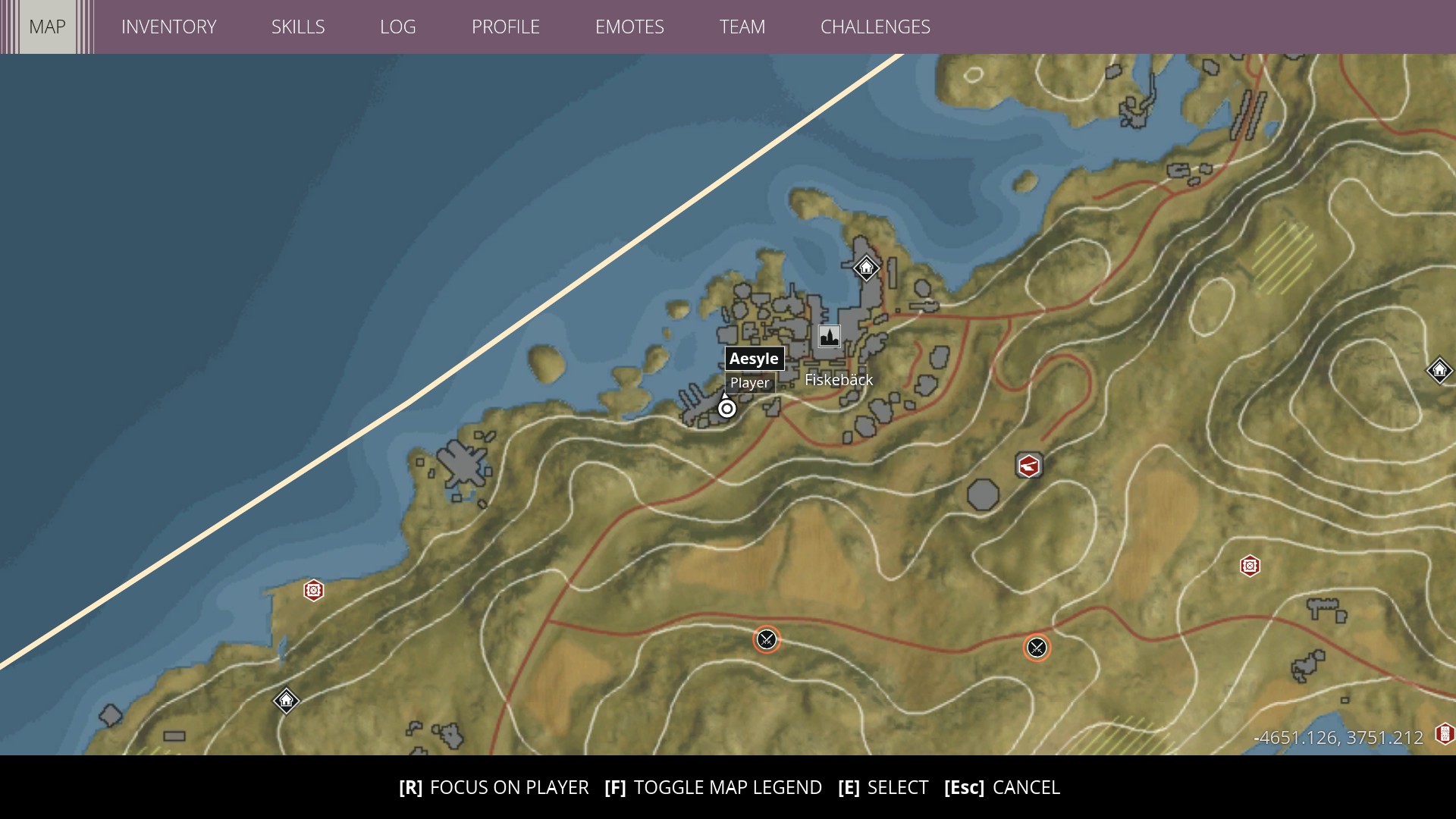Click the outpost icon at the right map edge
This screenshot has height=819, width=1456.
click(1439, 370)
